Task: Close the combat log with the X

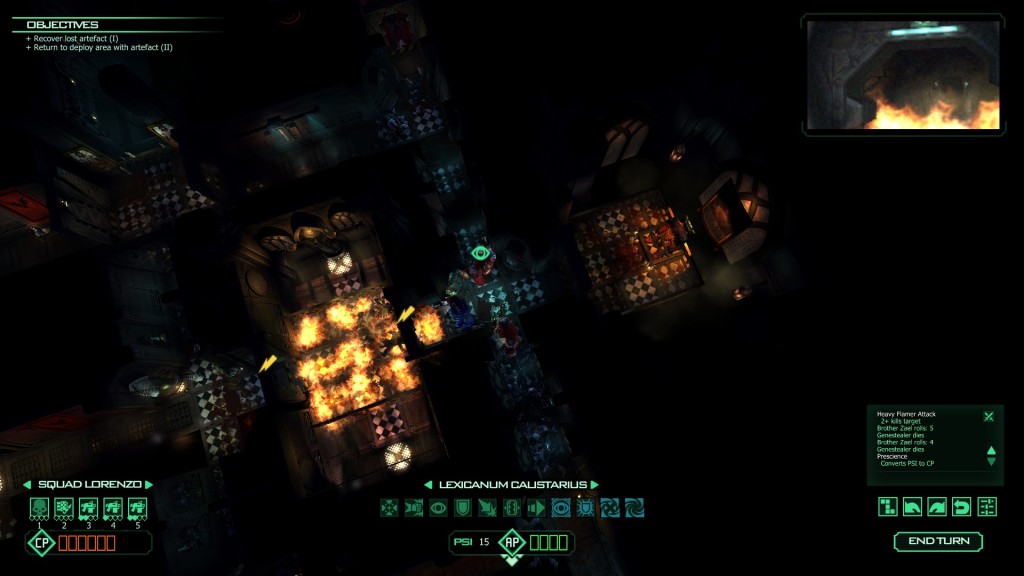Action: (988, 416)
